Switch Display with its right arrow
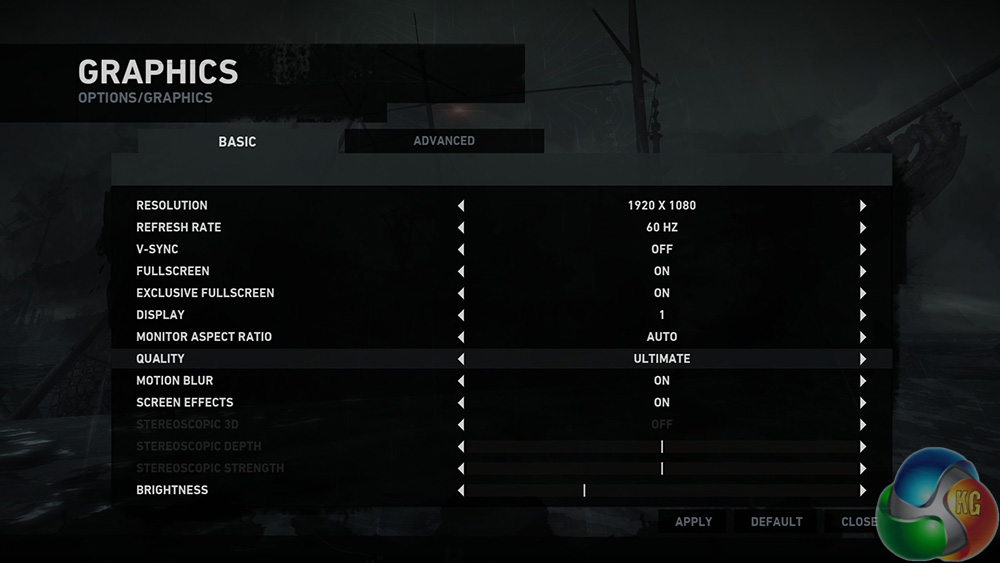Image resolution: width=1000 pixels, height=563 pixels. click(x=862, y=316)
